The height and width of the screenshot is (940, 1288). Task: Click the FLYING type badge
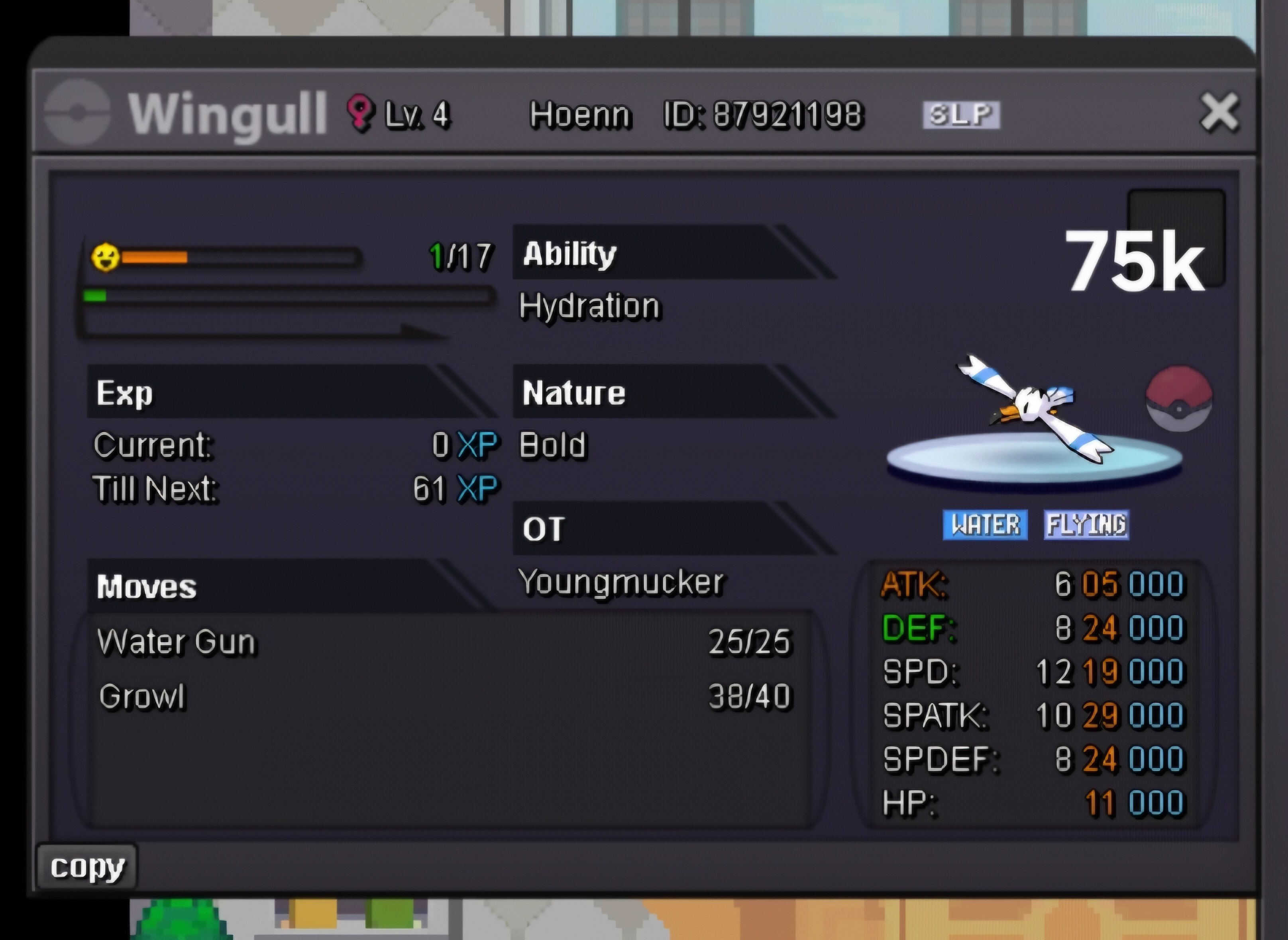click(1086, 525)
